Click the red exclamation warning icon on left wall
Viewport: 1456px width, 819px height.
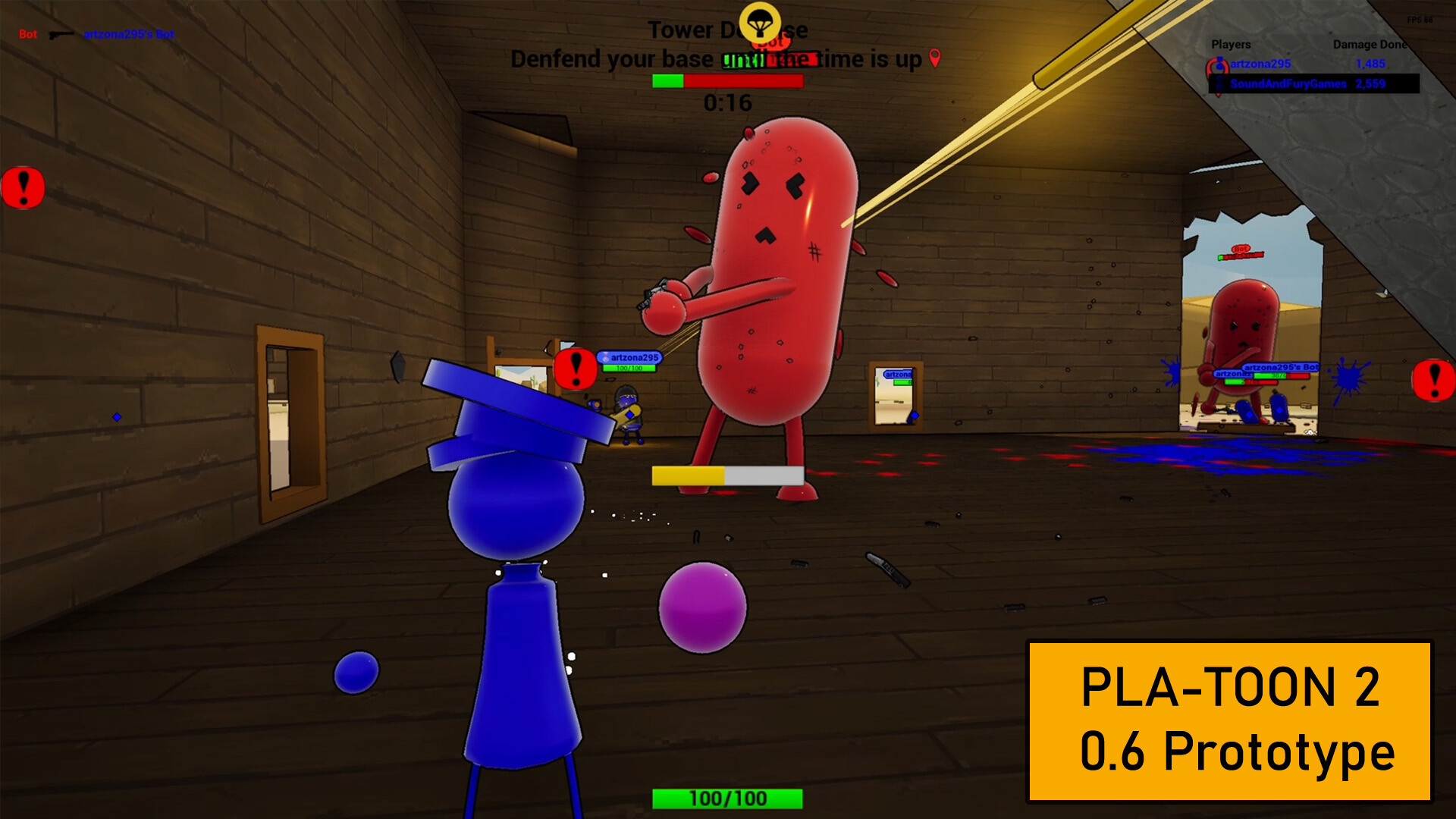(x=24, y=187)
